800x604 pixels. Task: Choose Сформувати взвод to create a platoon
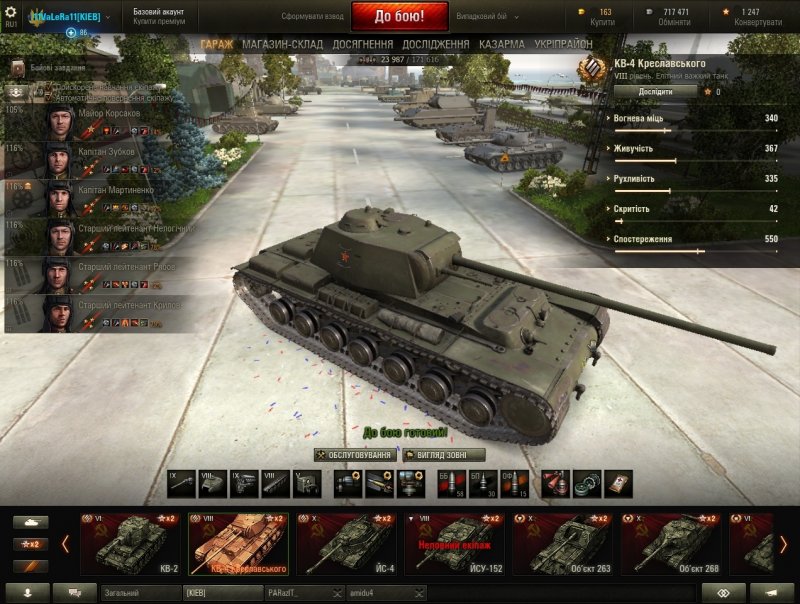point(311,18)
